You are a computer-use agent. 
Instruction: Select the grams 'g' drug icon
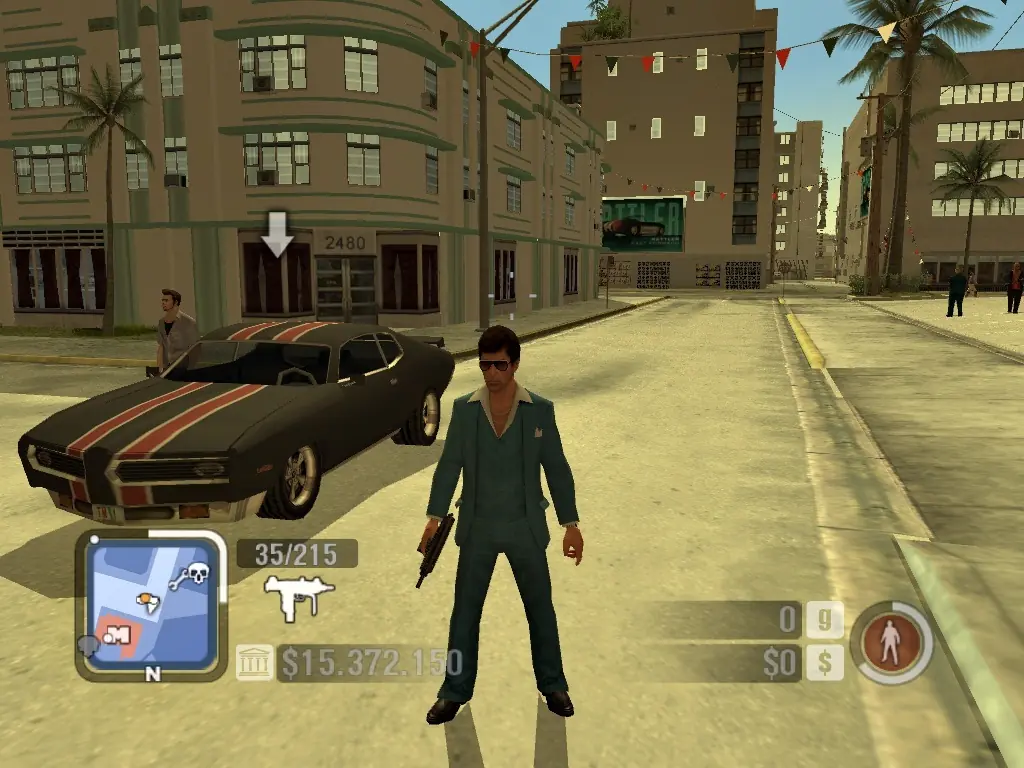click(x=824, y=620)
